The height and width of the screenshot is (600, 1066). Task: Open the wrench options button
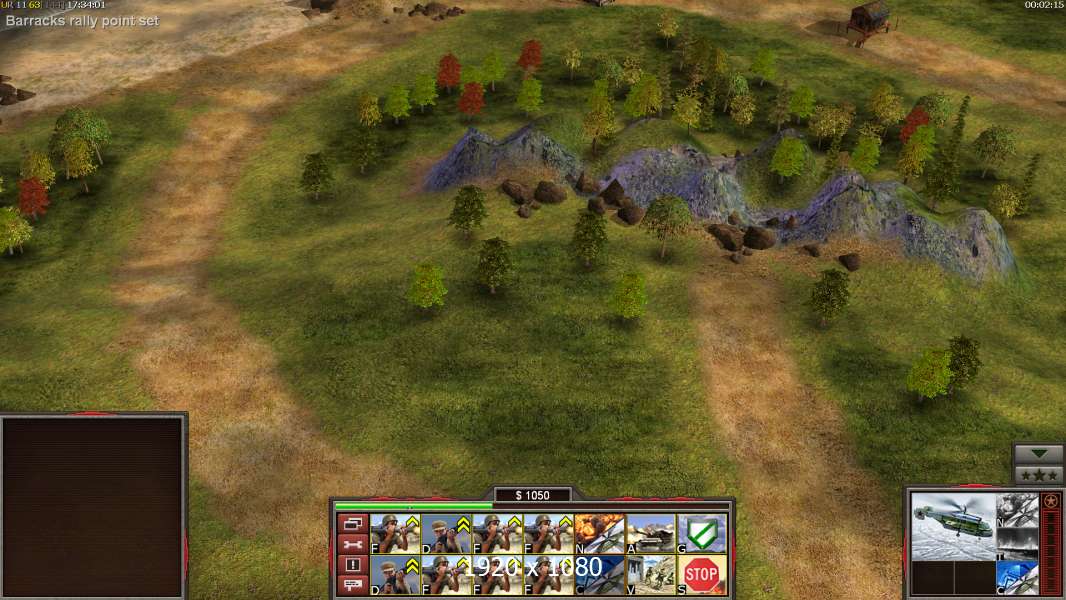pyautogui.click(x=352, y=544)
